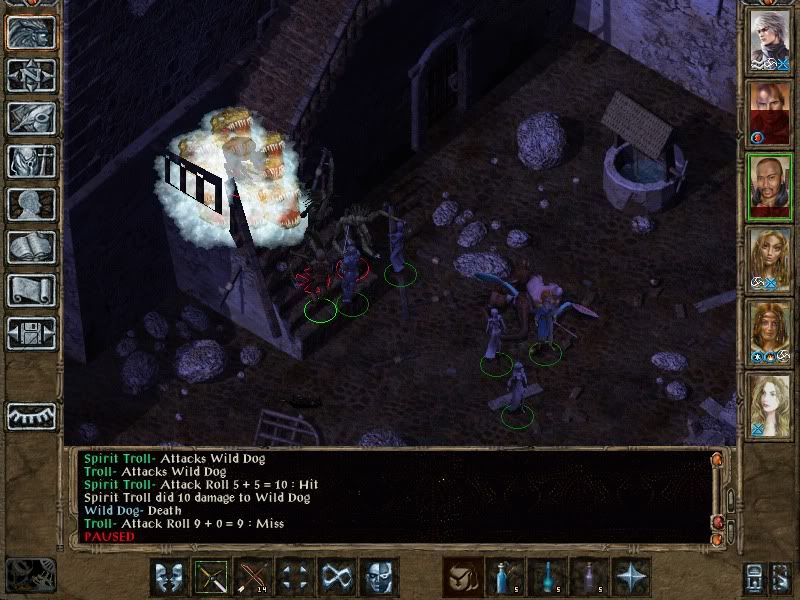
Task: Open the journal with the quill icon
Action: click(31, 118)
